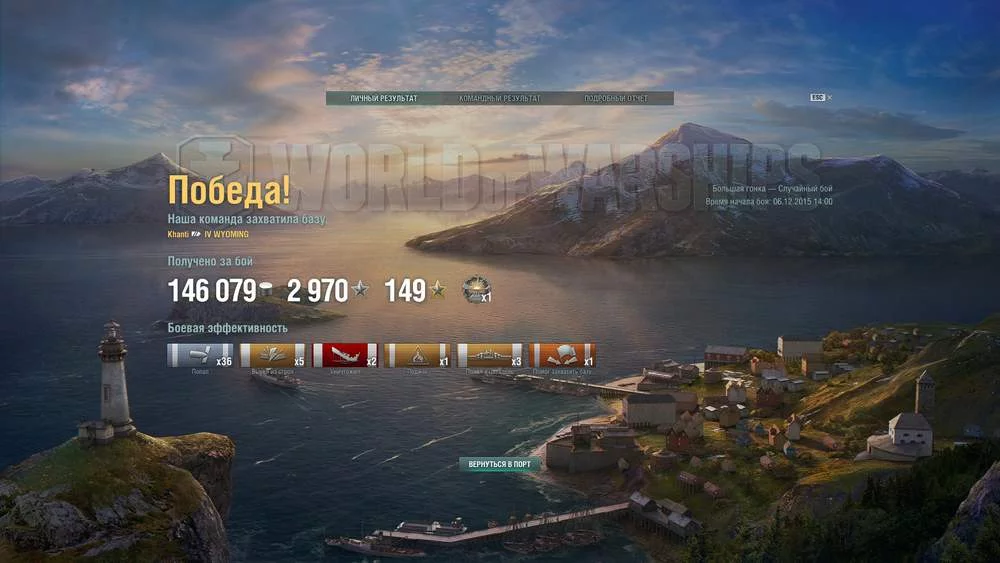Image resolution: width=1000 pixels, height=563 pixels.
Task: Select the incapacitation ribbon x5
Action: (x=273, y=355)
